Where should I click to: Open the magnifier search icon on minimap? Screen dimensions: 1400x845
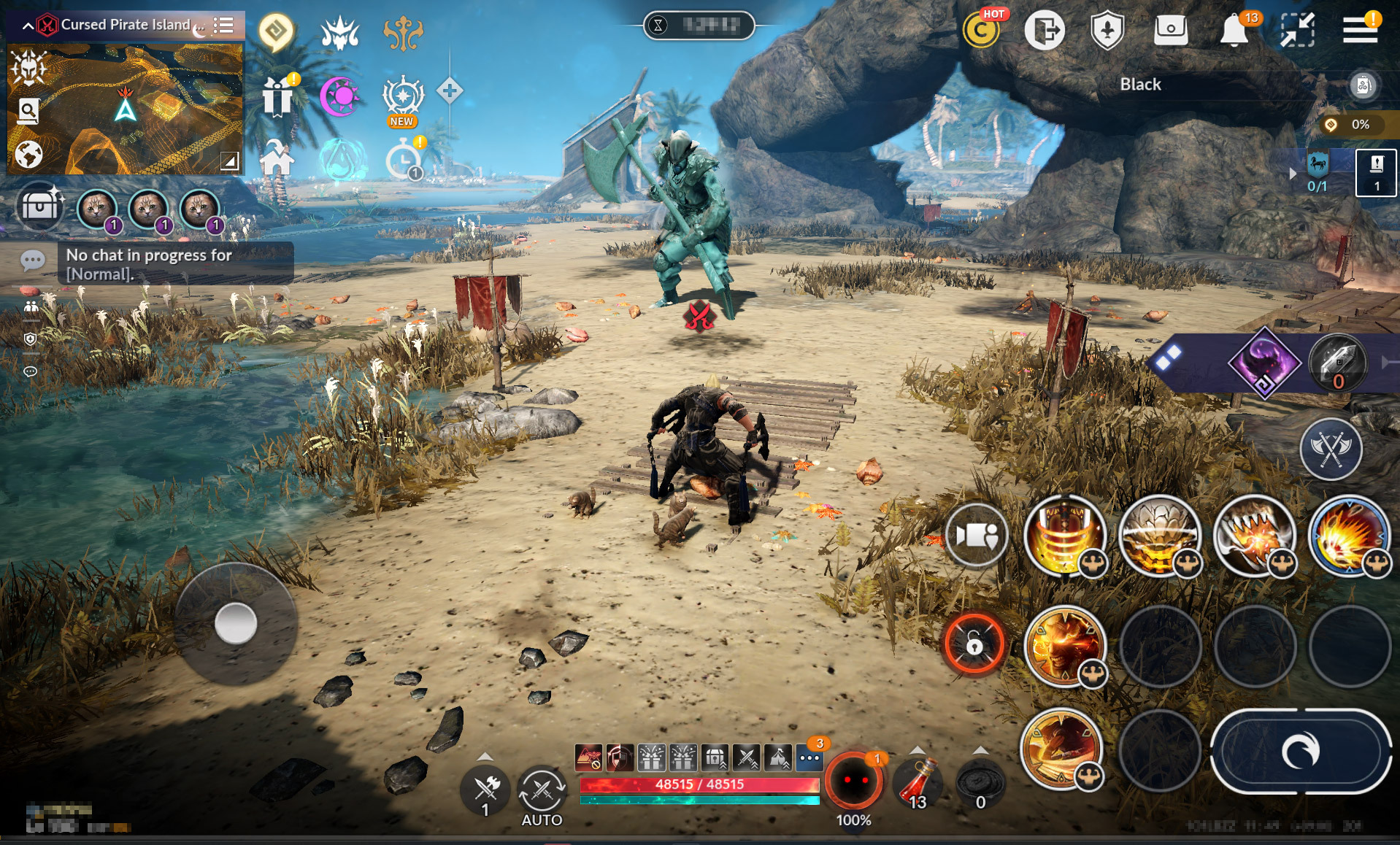coord(28,111)
